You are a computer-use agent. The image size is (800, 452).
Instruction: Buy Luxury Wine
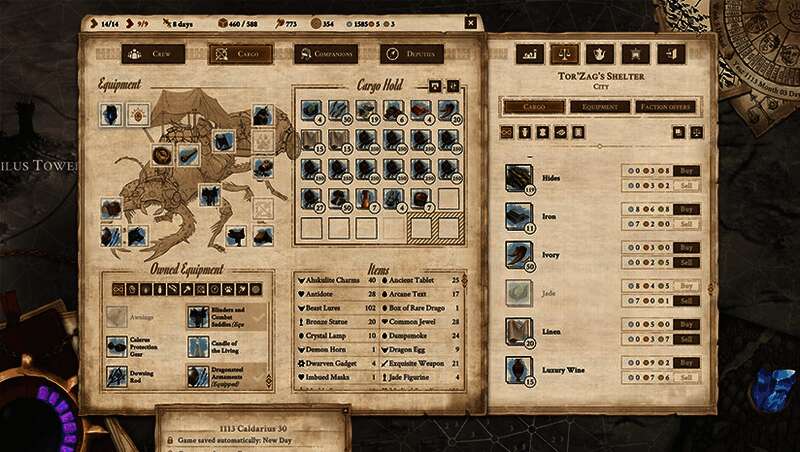pos(685,363)
